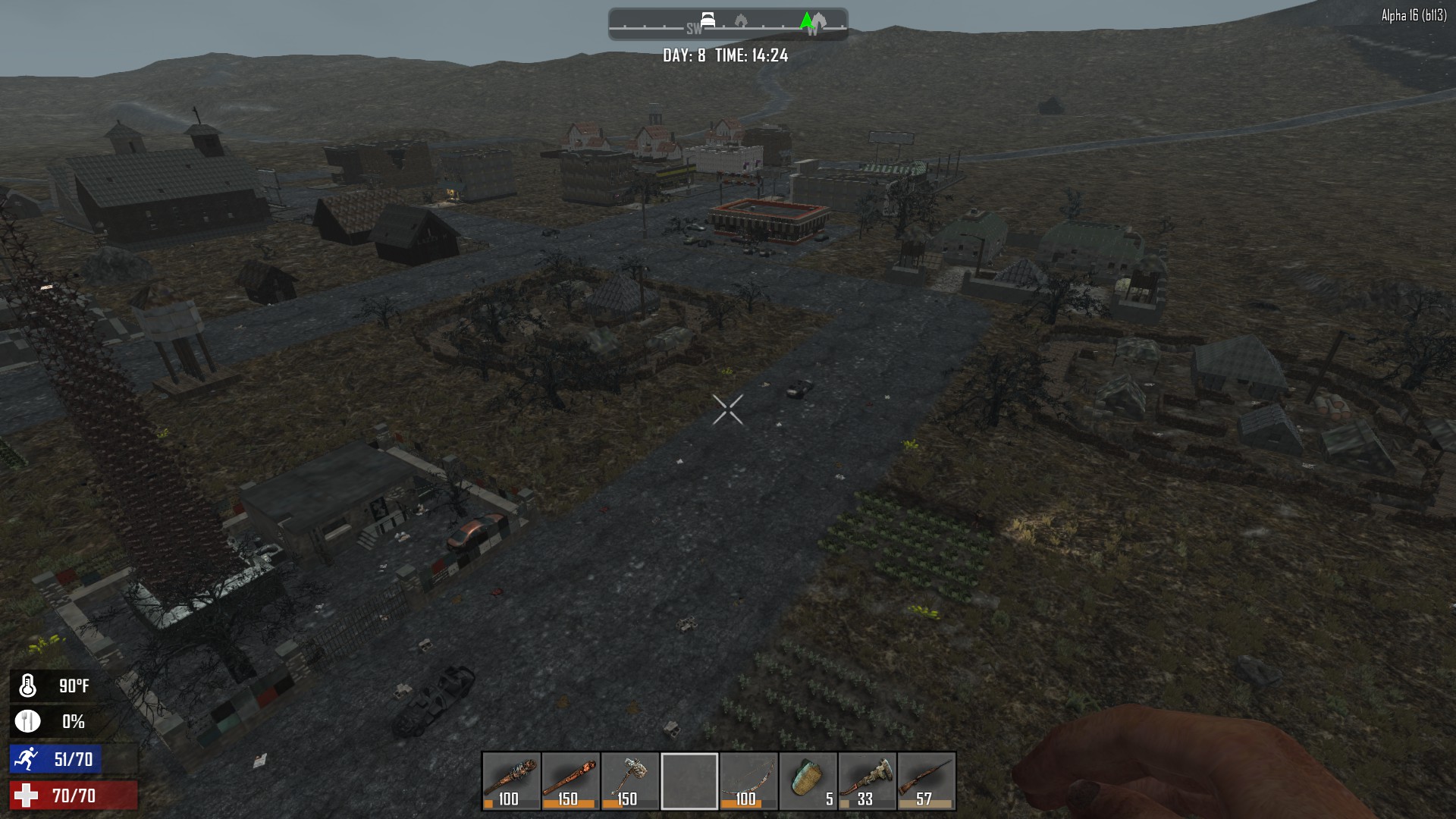
Task: Switch to the wooden bow slot
Action: [x=748, y=781]
